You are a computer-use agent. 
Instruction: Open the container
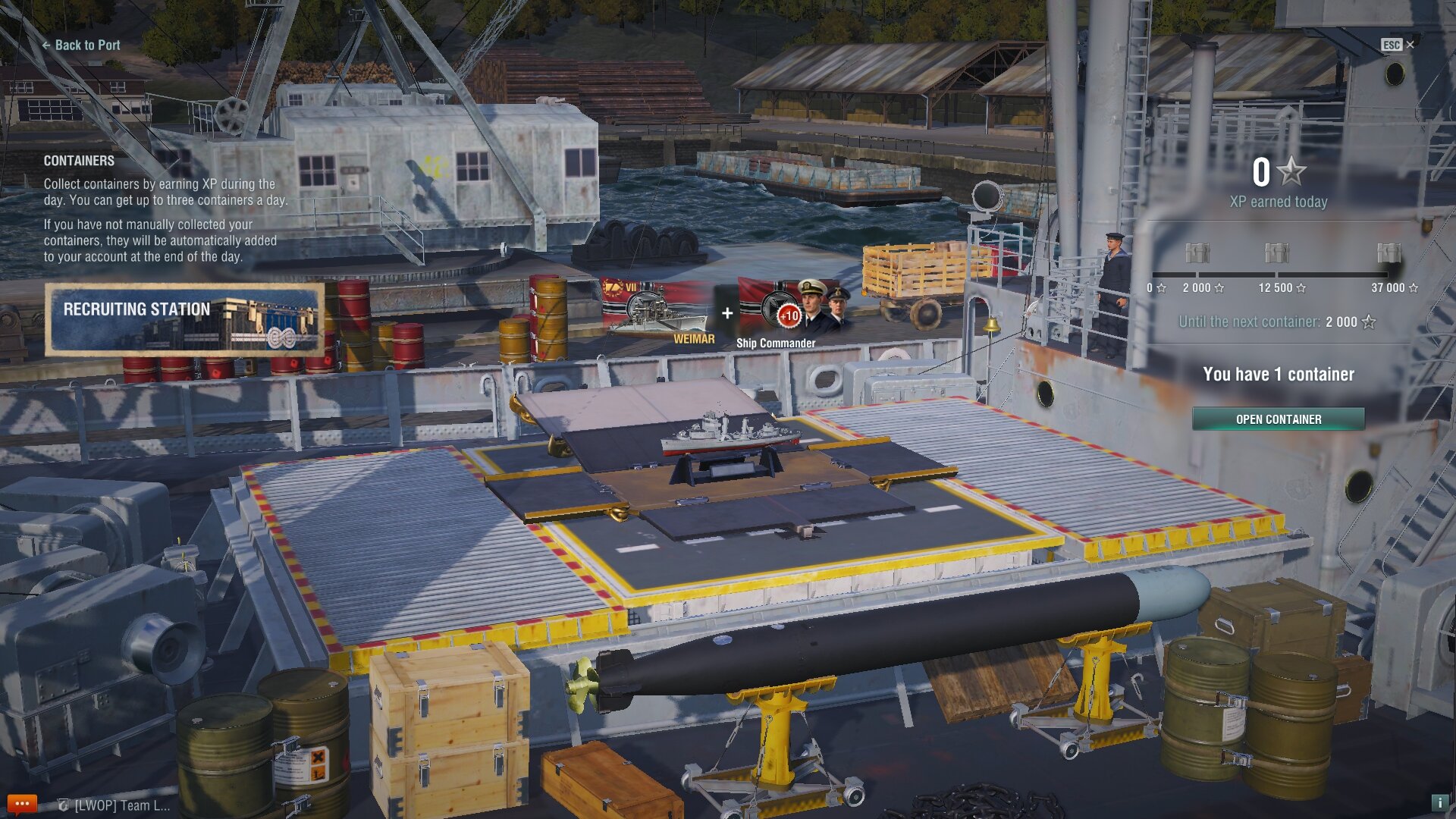pos(1278,419)
